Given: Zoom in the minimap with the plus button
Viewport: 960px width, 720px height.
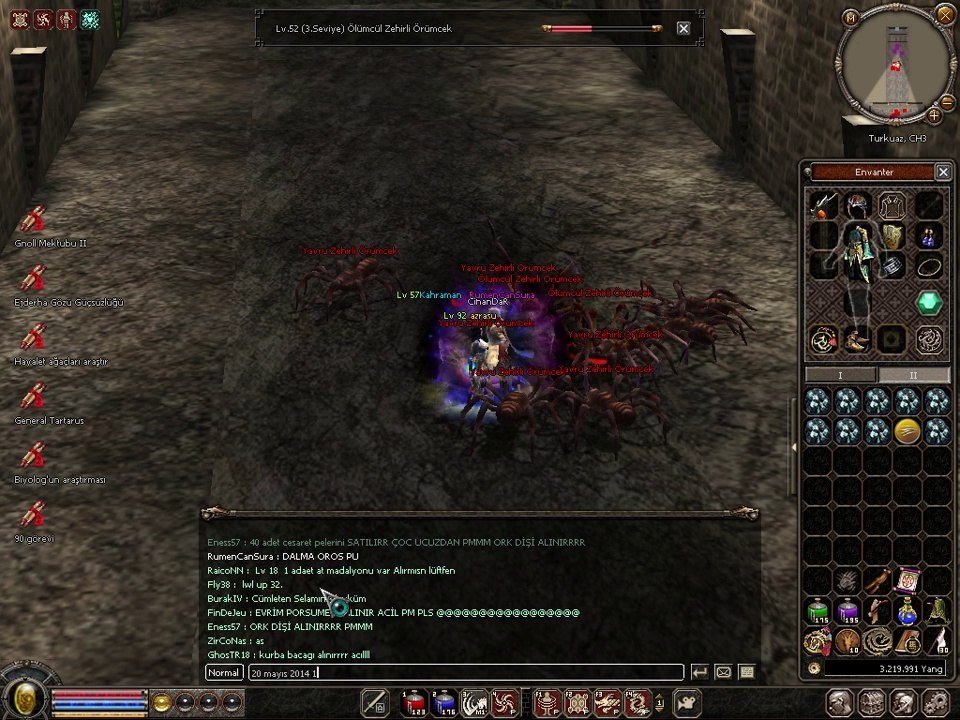Looking at the screenshot, I should click(x=934, y=116).
